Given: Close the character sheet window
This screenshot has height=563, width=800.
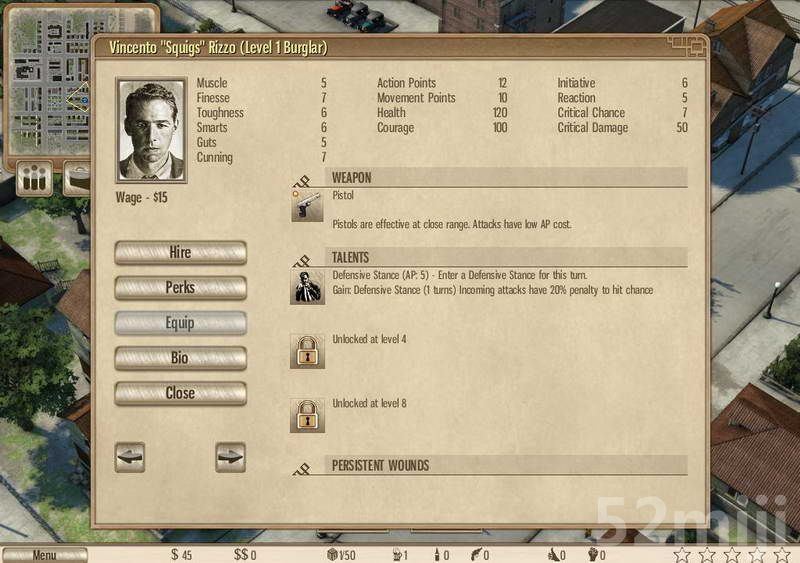Looking at the screenshot, I should coord(180,393).
